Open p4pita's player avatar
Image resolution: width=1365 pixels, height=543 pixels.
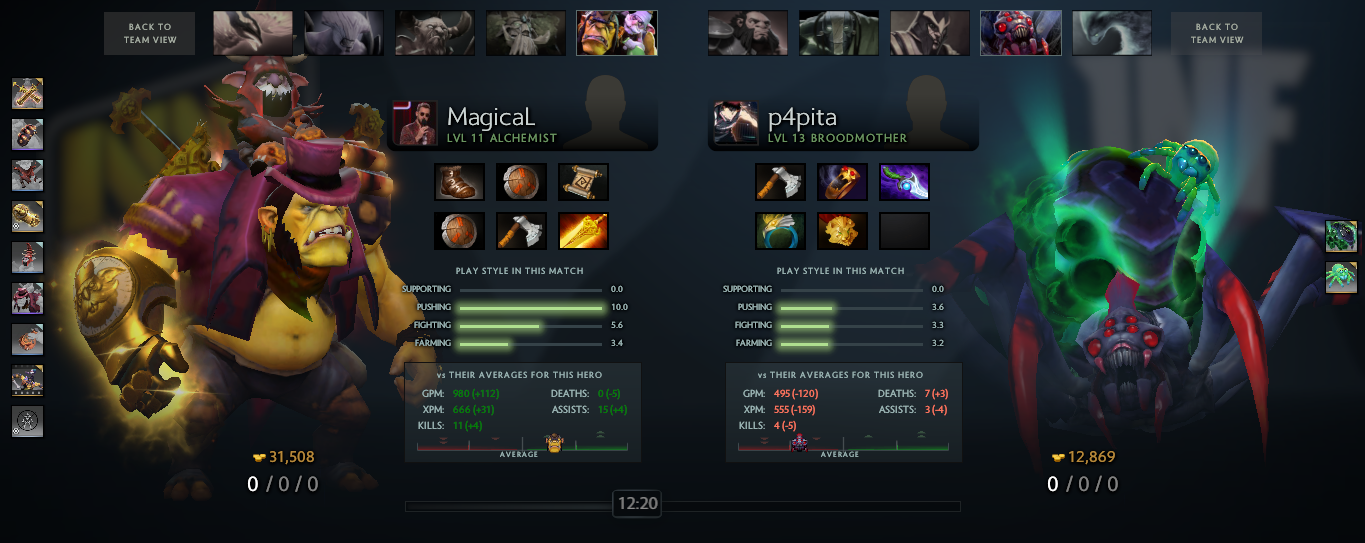pos(735,123)
